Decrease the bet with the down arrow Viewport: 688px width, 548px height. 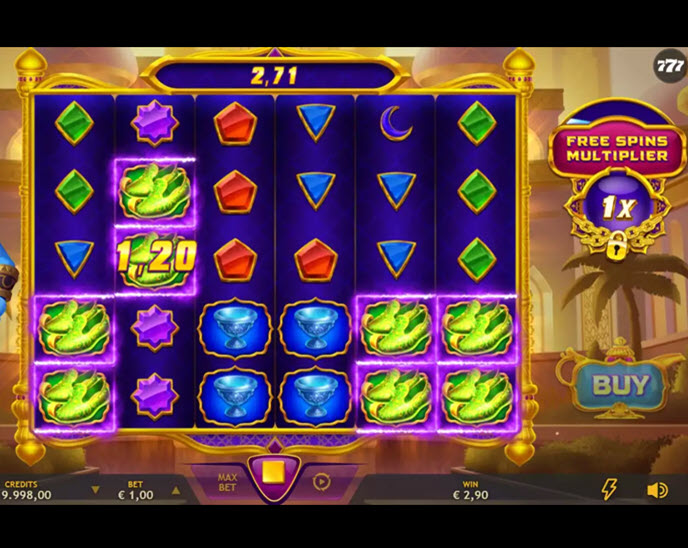(96, 490)
